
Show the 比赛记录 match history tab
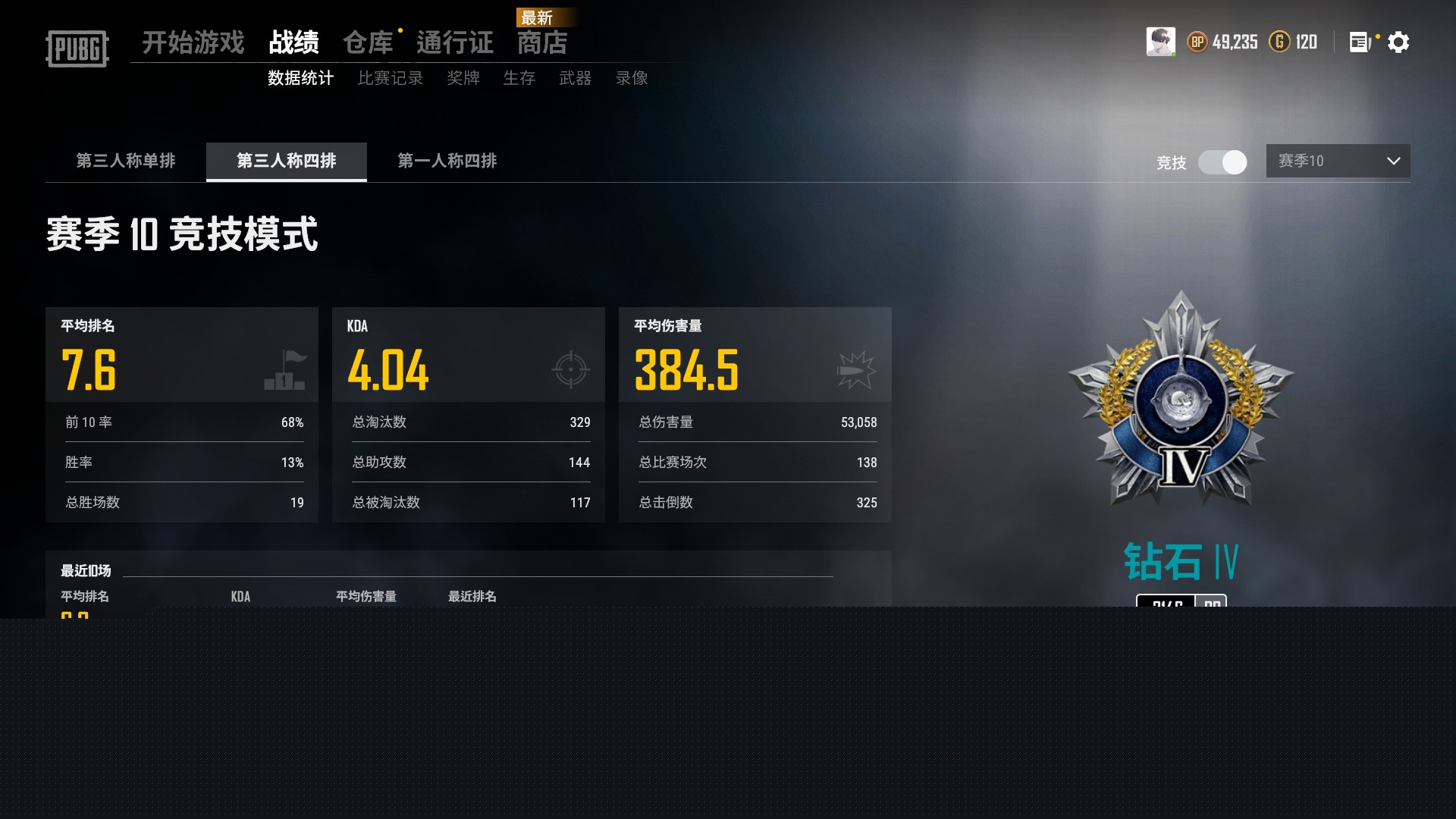click(x=391, y=78)
